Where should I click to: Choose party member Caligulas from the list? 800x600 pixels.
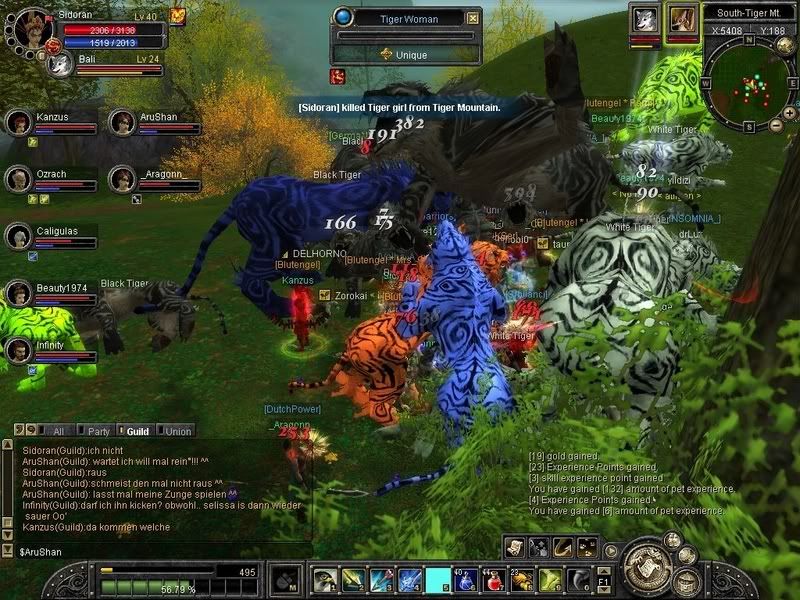[x=18, y=236]
